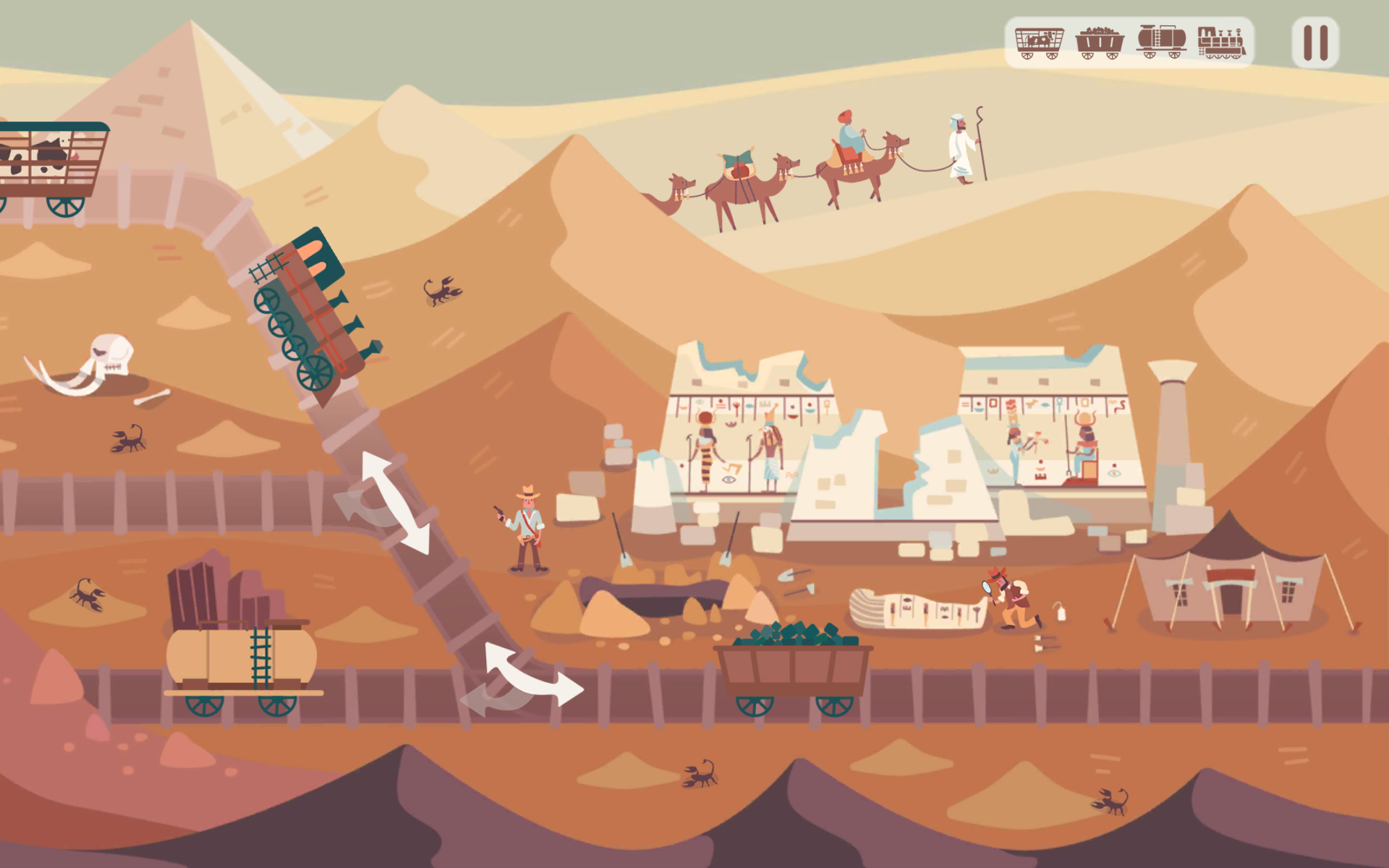Click the cattle wagon leaving on the upper track
The width and height of the screenshot is (1389, 868).
coord(51,159)
